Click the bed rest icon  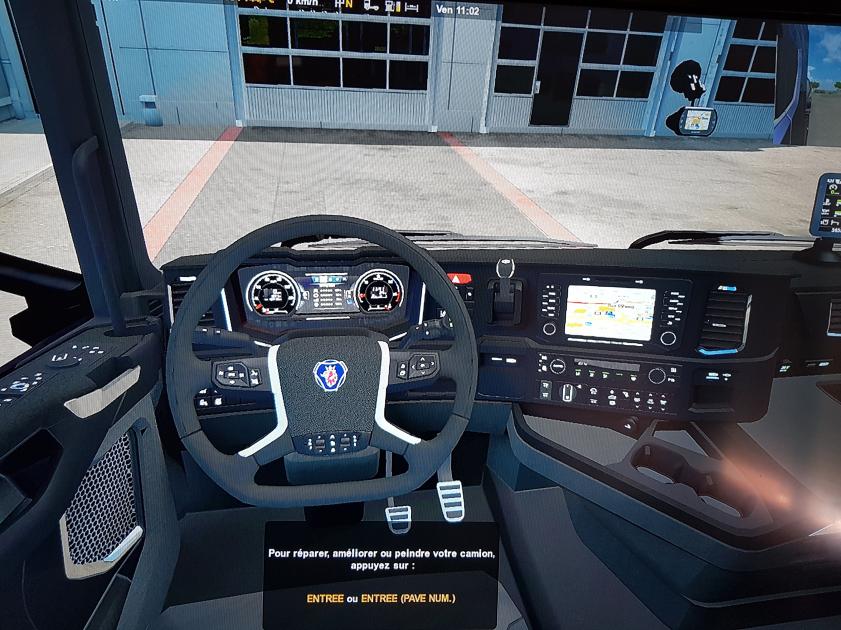413,5
